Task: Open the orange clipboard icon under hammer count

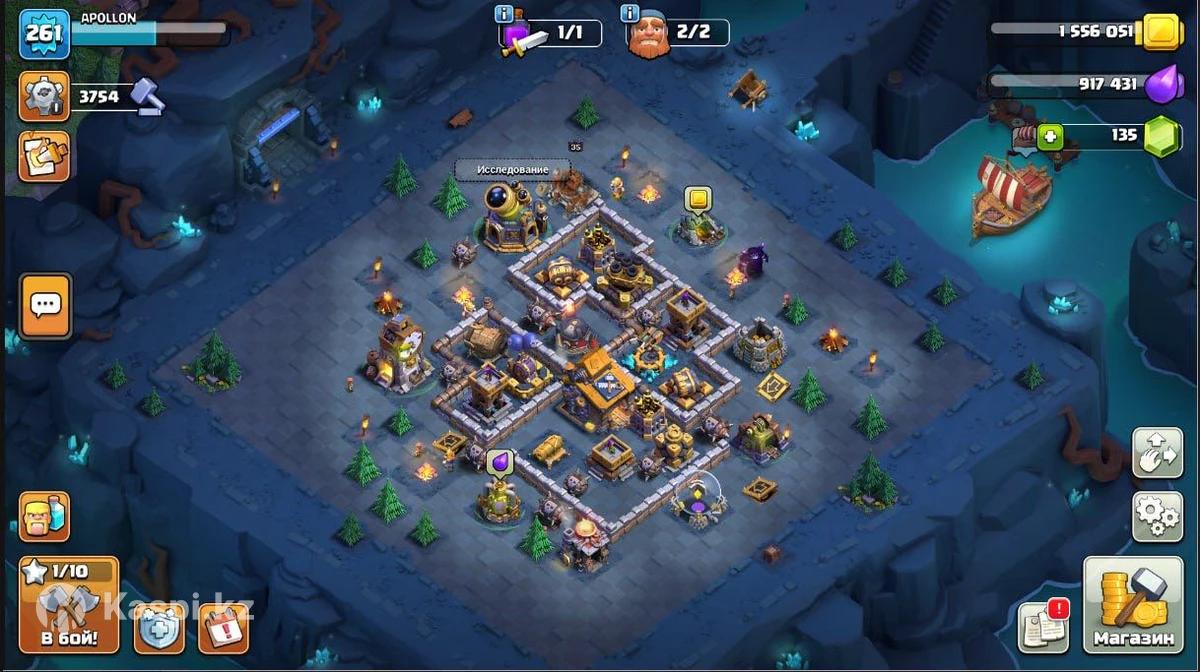Action: (x=44, y=157)
